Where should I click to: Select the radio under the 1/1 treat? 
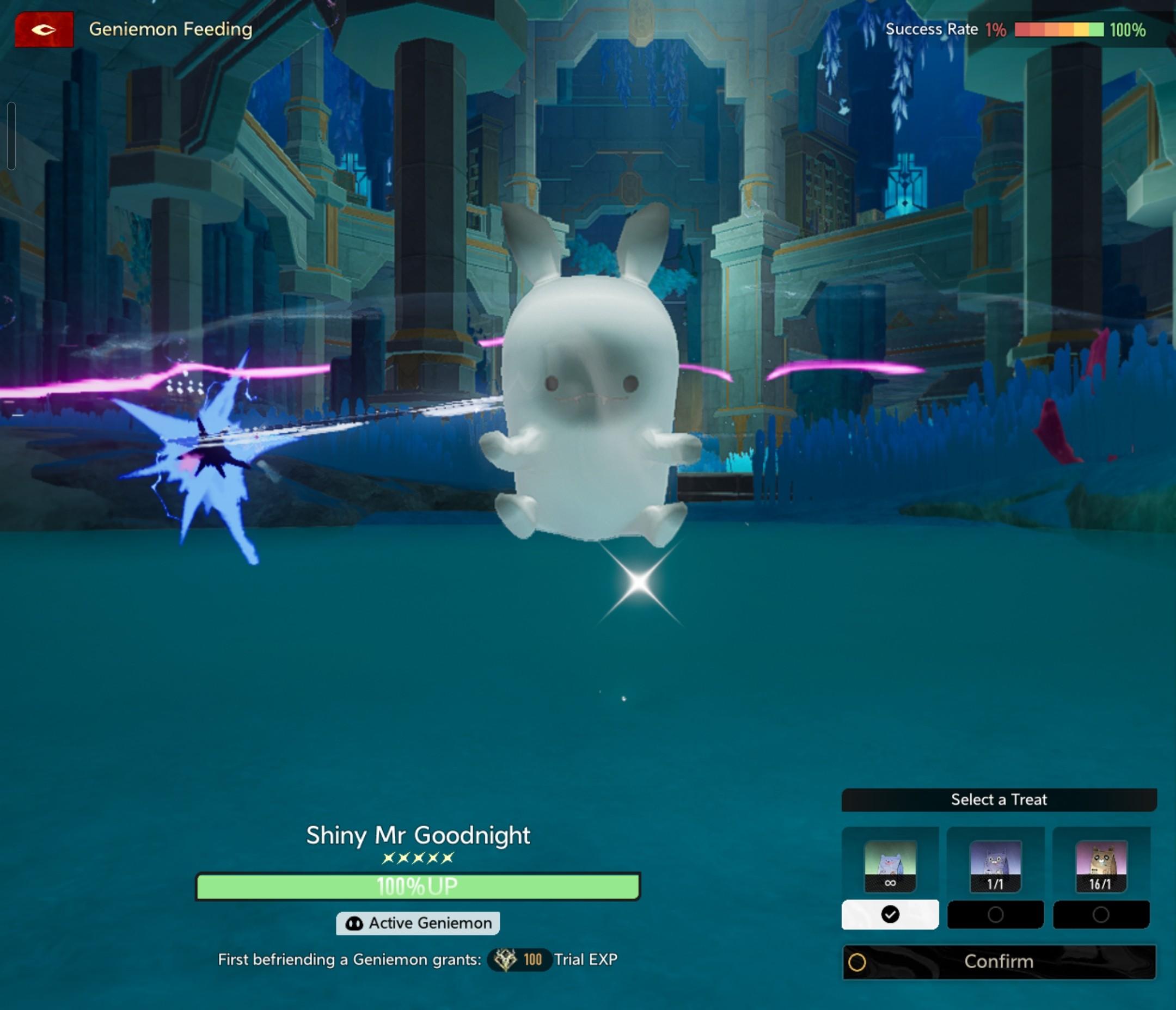point(995,915)
